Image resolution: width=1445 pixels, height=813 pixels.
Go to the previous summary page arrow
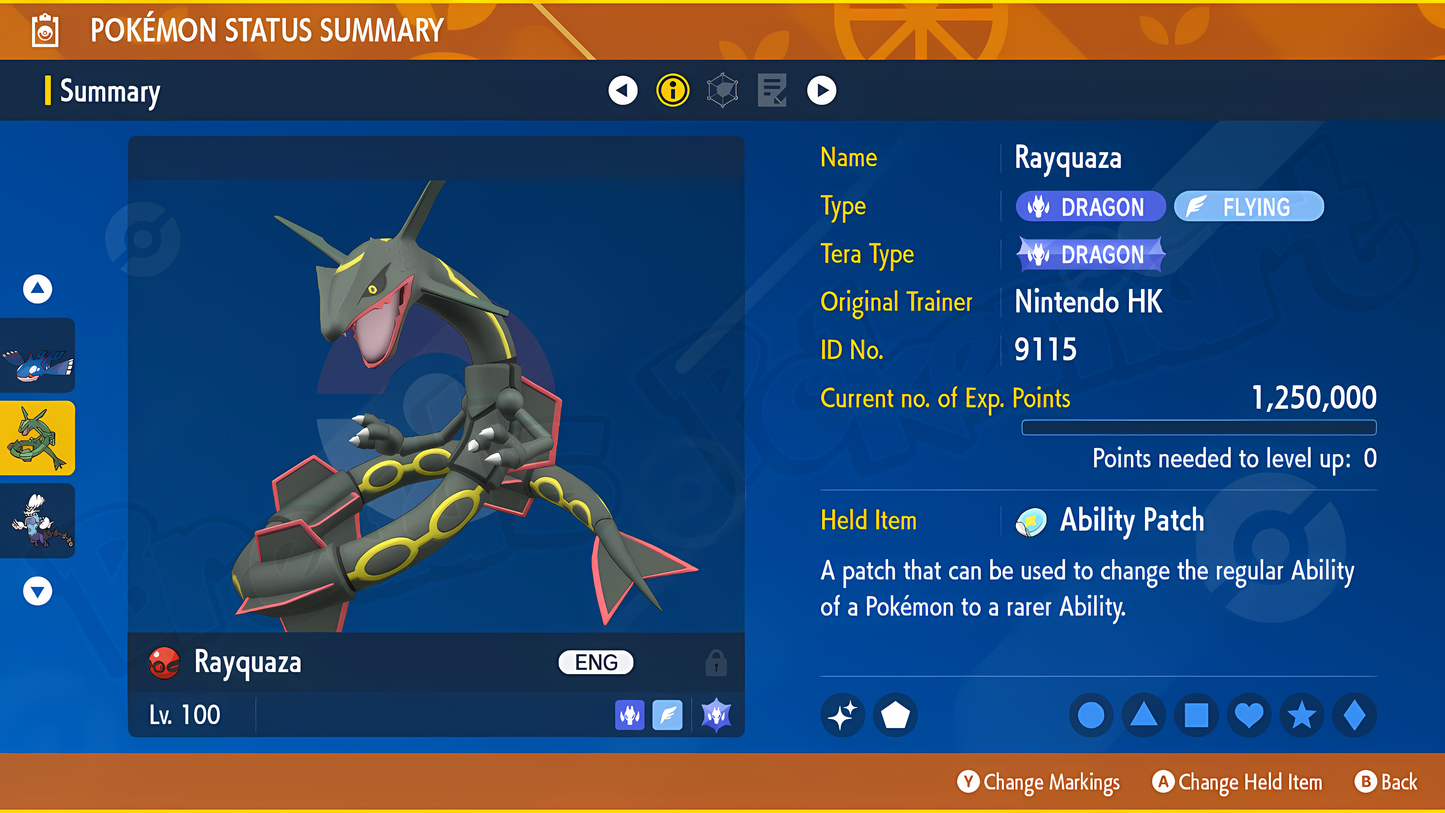623,91
